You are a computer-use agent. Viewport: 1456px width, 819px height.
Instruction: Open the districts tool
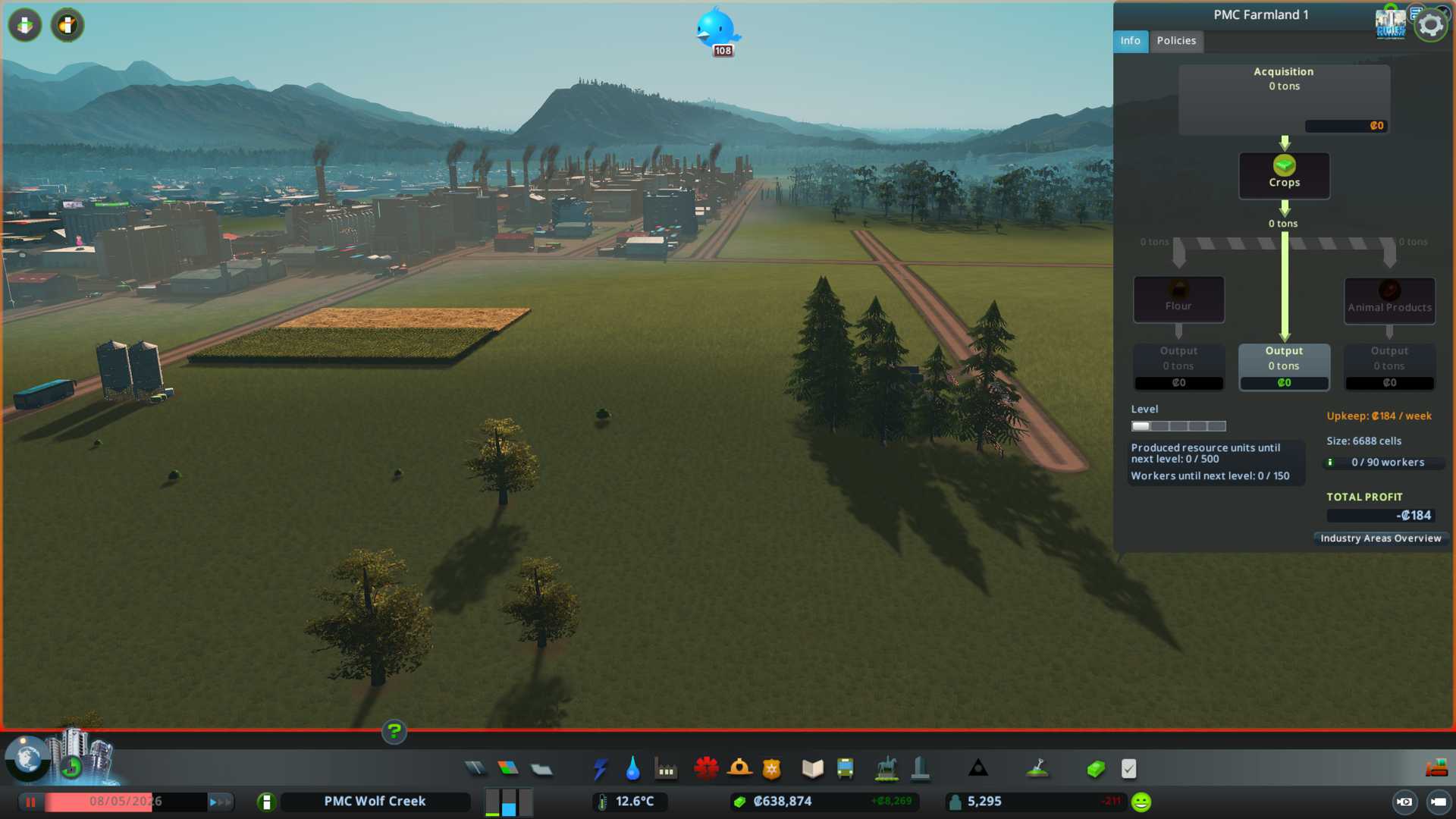[x=541, y=769]
